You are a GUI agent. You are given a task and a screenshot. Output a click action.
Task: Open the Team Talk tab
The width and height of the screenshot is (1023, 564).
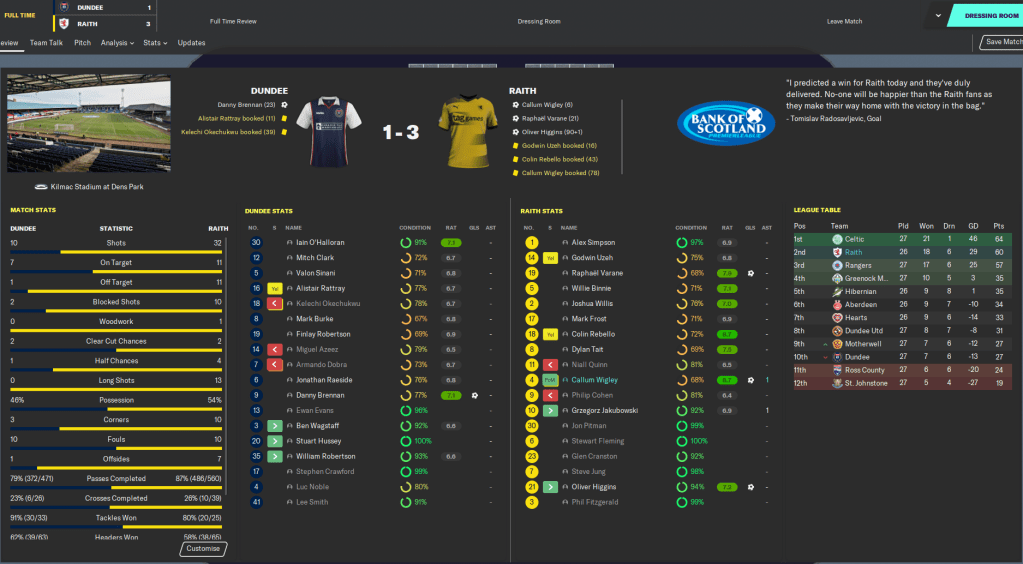46,43
